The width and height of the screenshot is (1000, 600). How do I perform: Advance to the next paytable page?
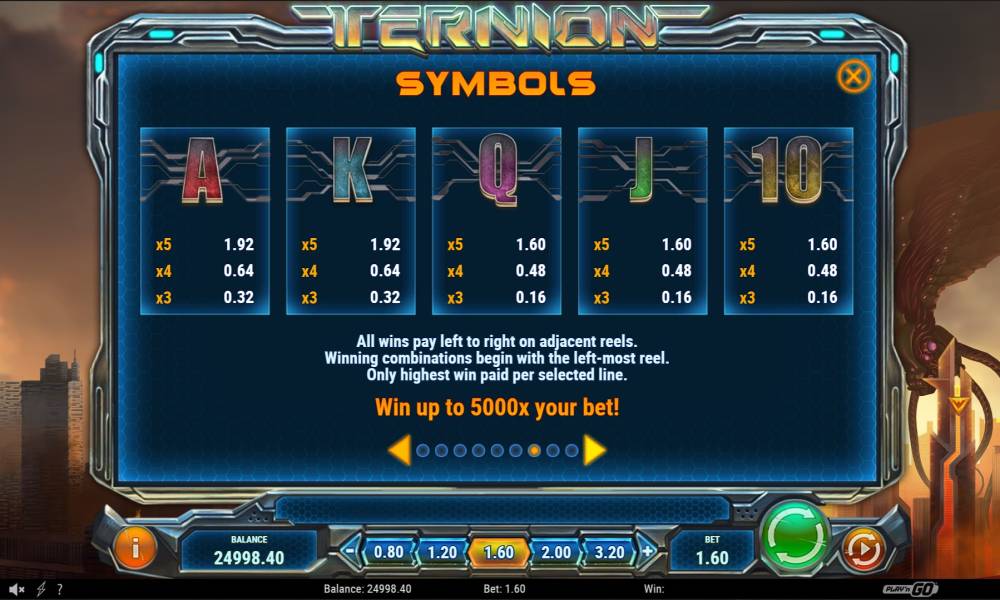(595, 451)
